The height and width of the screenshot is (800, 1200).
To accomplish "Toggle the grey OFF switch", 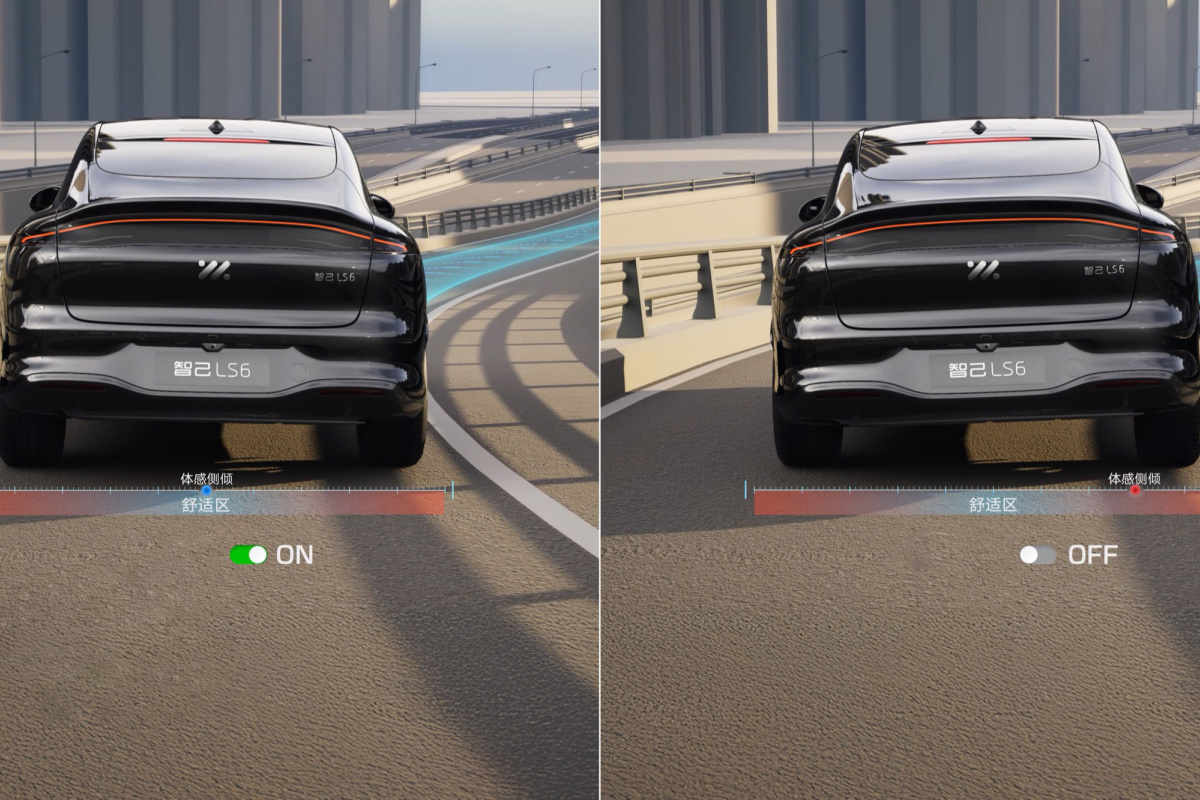I will pyautogui.click(x=1038, y=555).
